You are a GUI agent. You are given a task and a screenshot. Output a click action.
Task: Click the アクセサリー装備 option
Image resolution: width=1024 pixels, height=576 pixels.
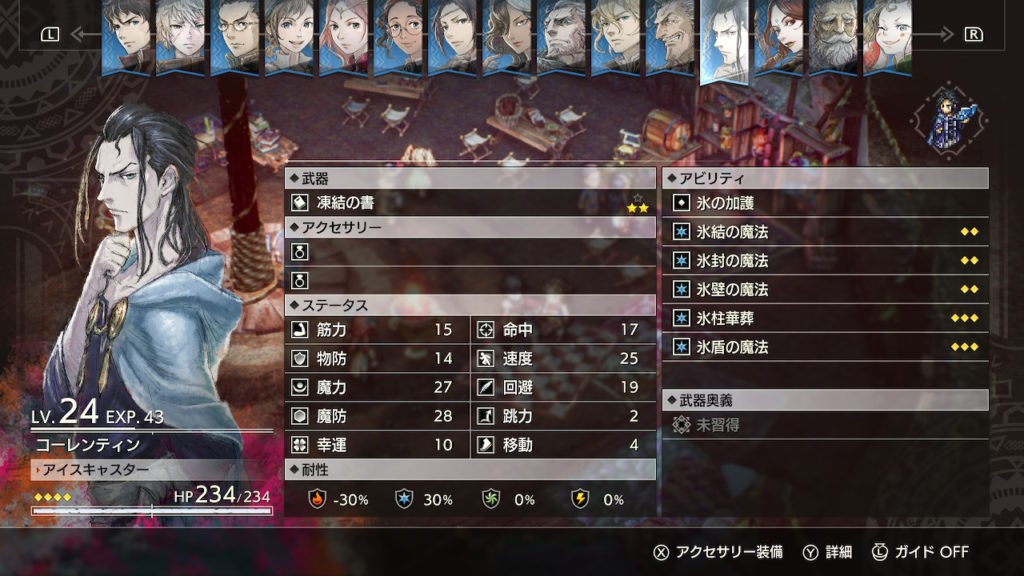(x=718, y=552)
